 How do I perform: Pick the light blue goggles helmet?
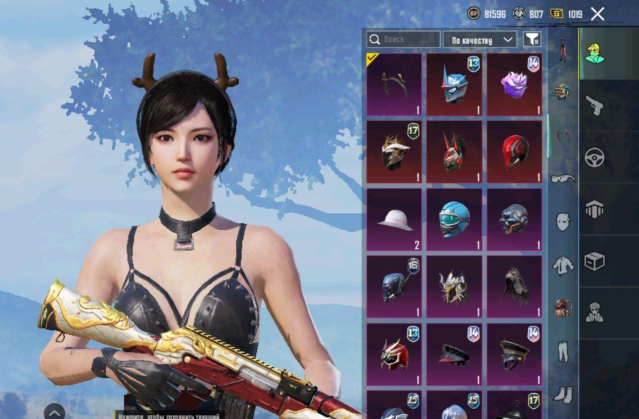(x=453, y=219)
